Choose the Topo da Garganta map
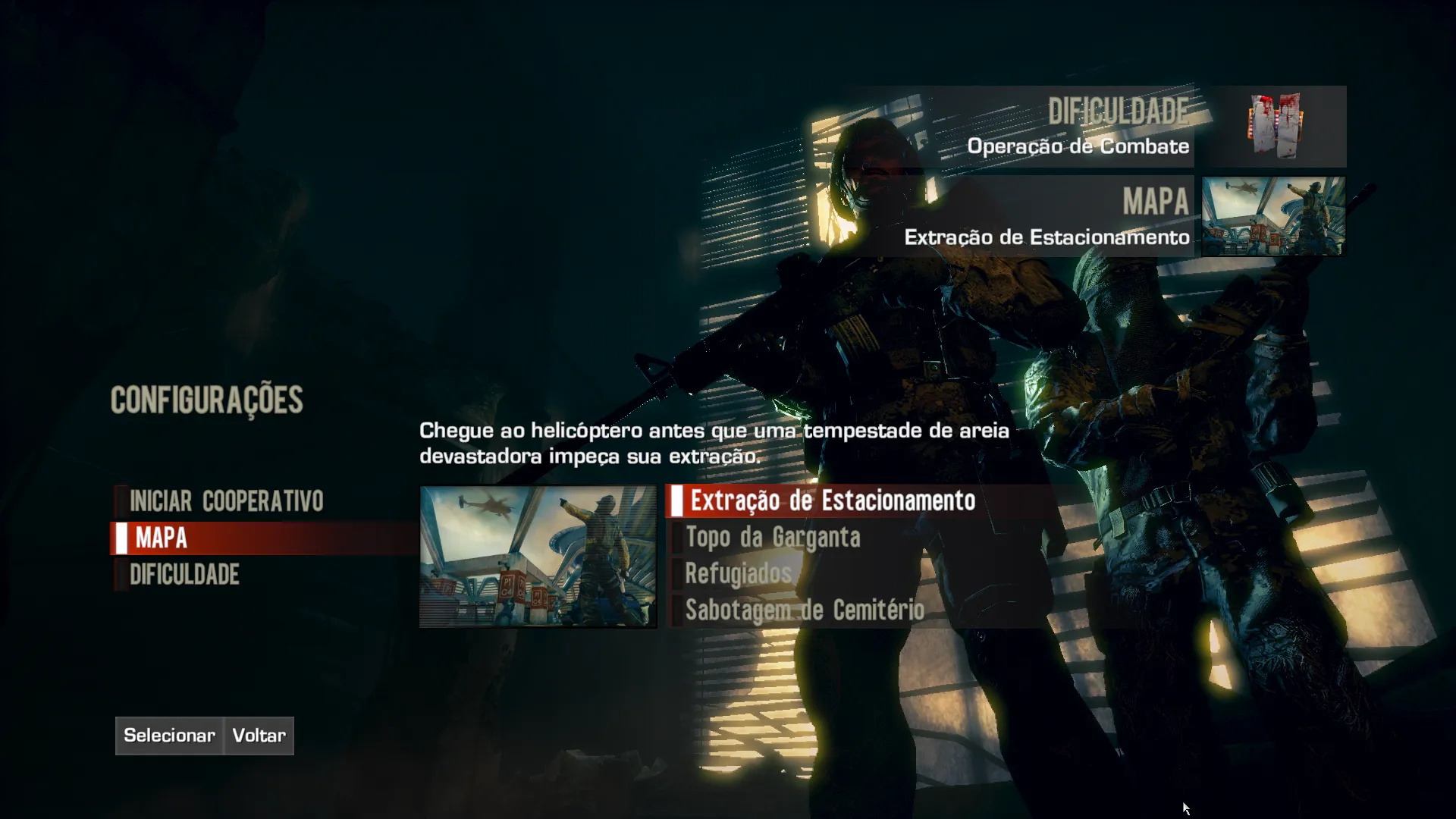This screenshot has width=1456, height=819. (773, 538)
